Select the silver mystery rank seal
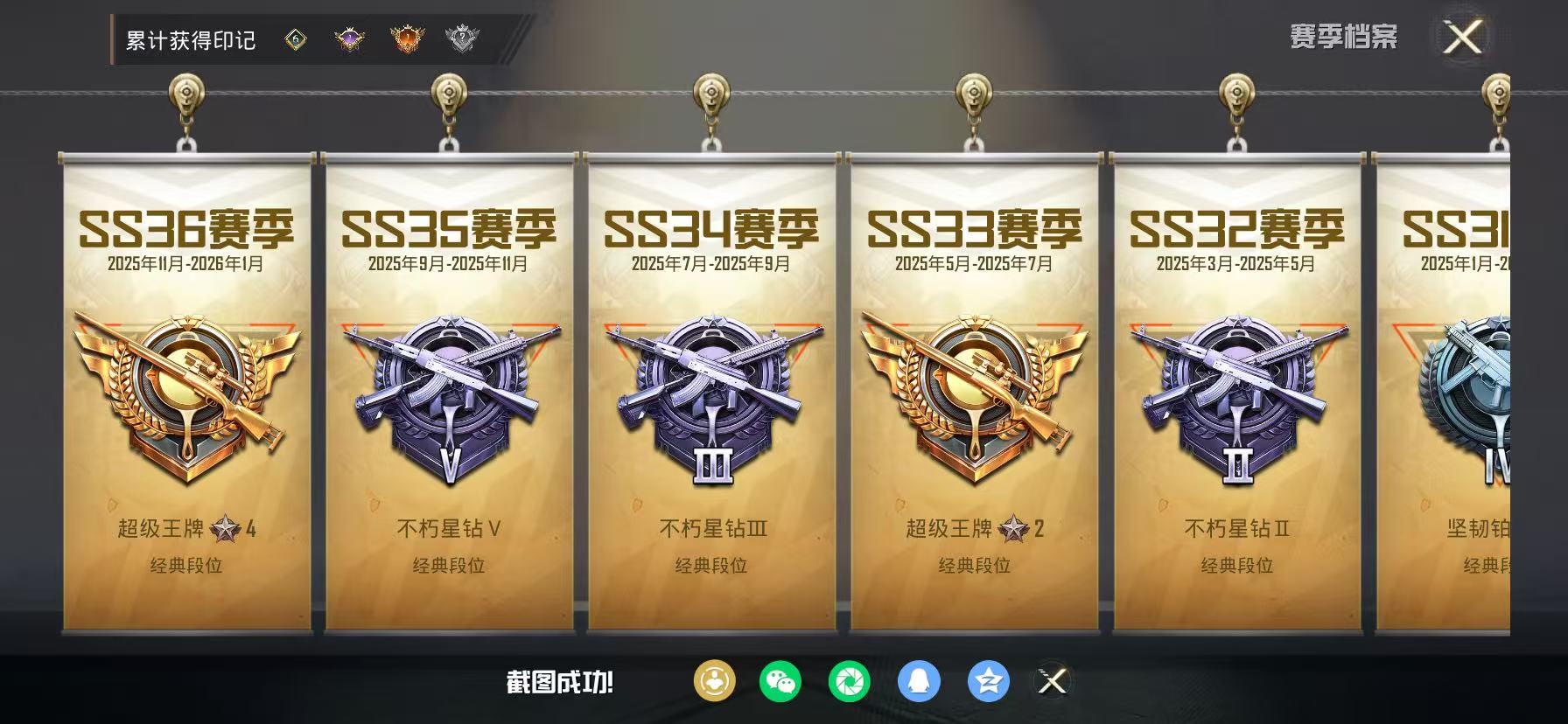This screenshot has height=724, width=1568. click(x=461, y=38)
